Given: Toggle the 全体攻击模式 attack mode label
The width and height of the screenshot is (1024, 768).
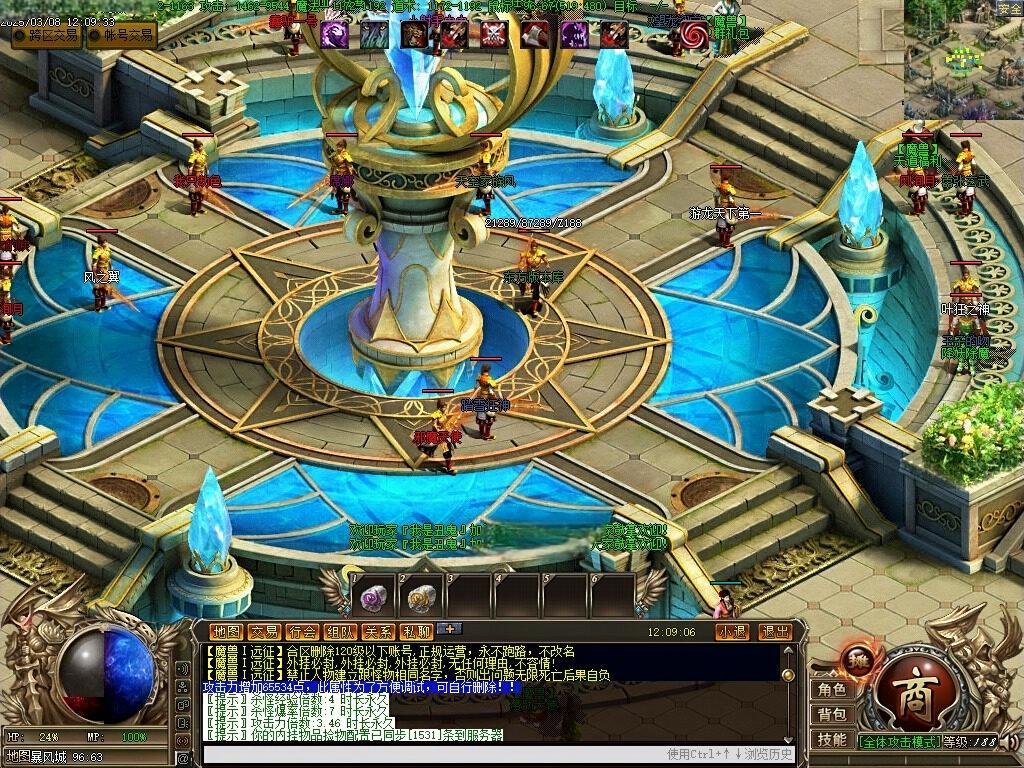Looking at the screenshot, I should click(x=899, y=742).
